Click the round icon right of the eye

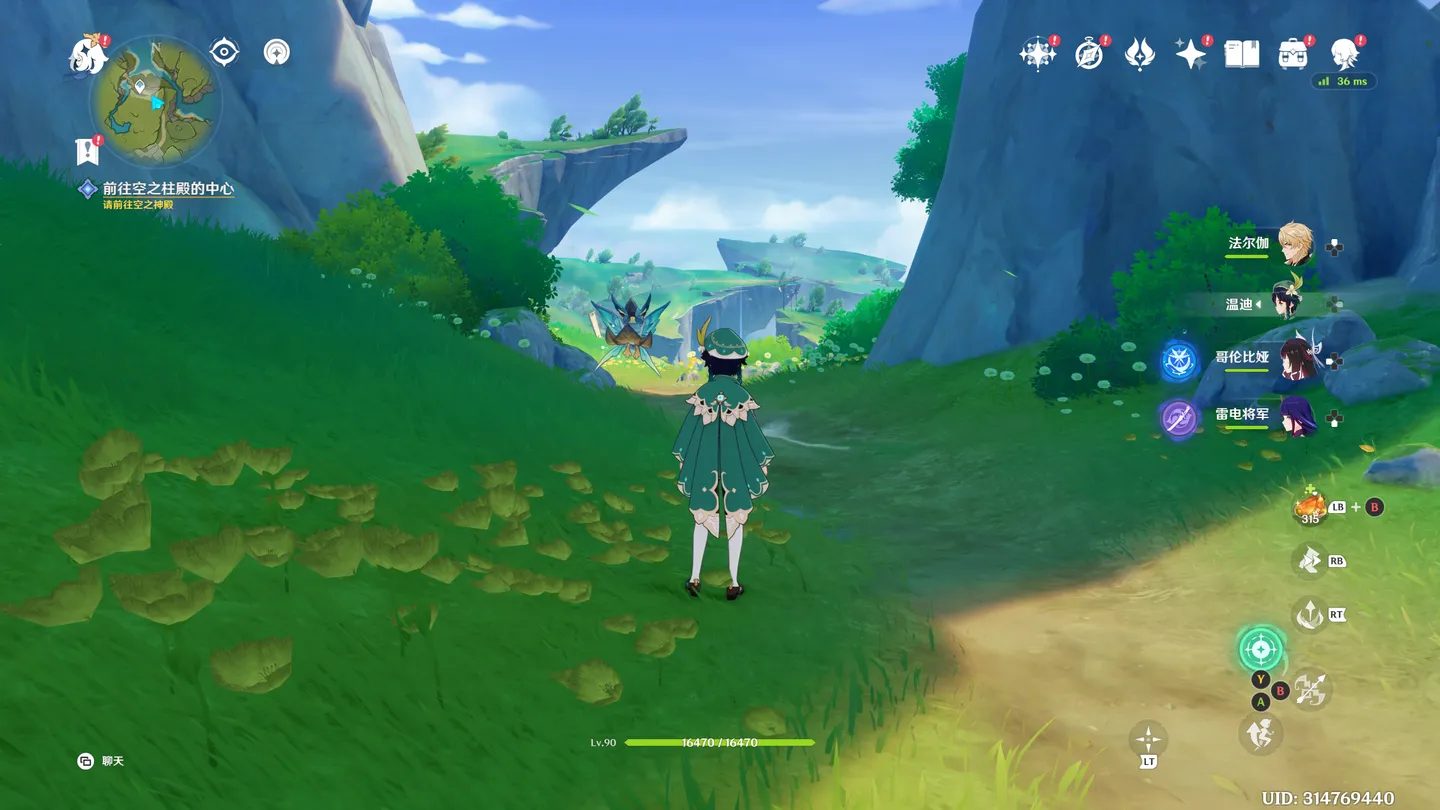tap(277, 52)
